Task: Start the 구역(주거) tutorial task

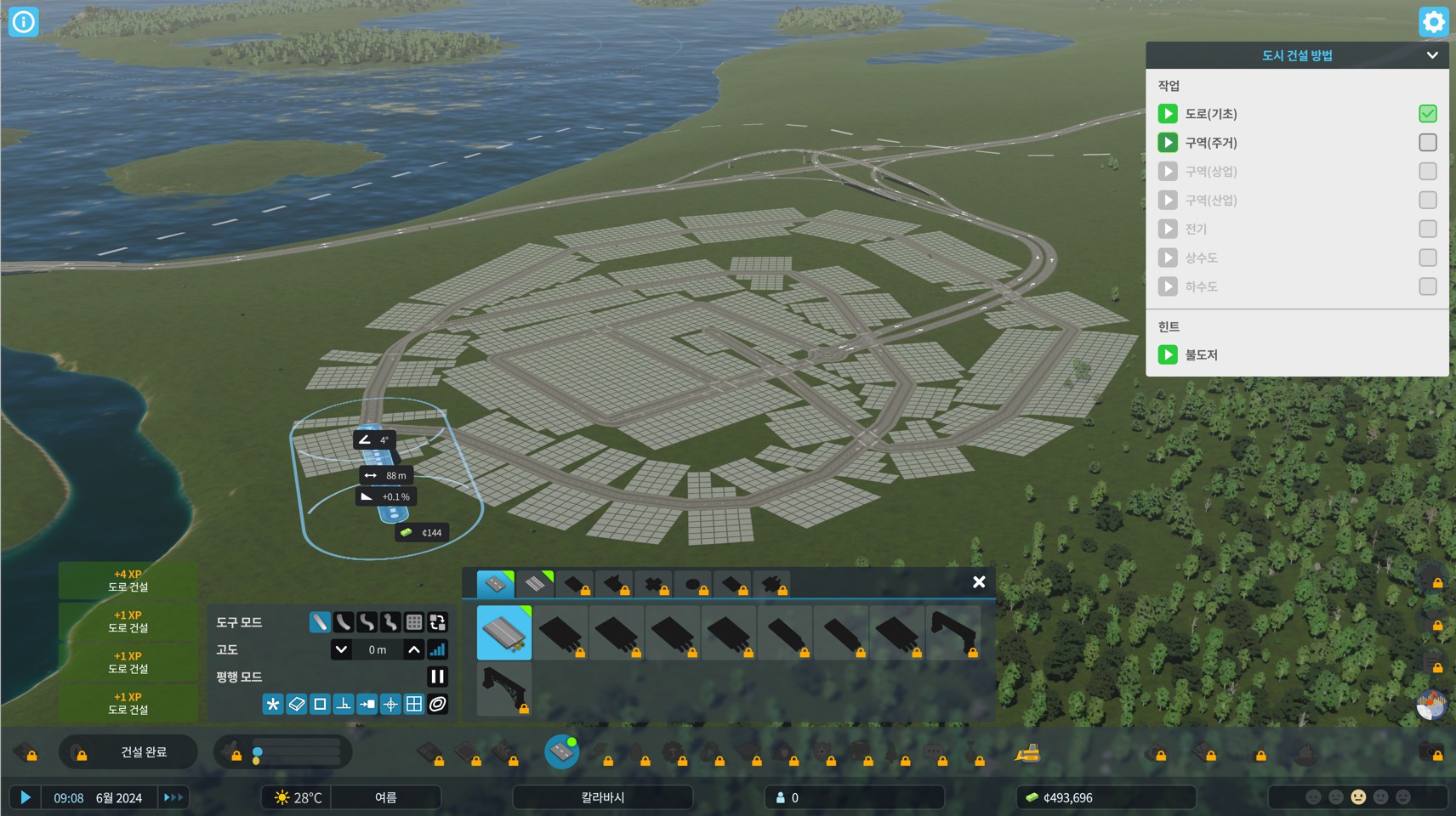Action: tap(1168, 143)
